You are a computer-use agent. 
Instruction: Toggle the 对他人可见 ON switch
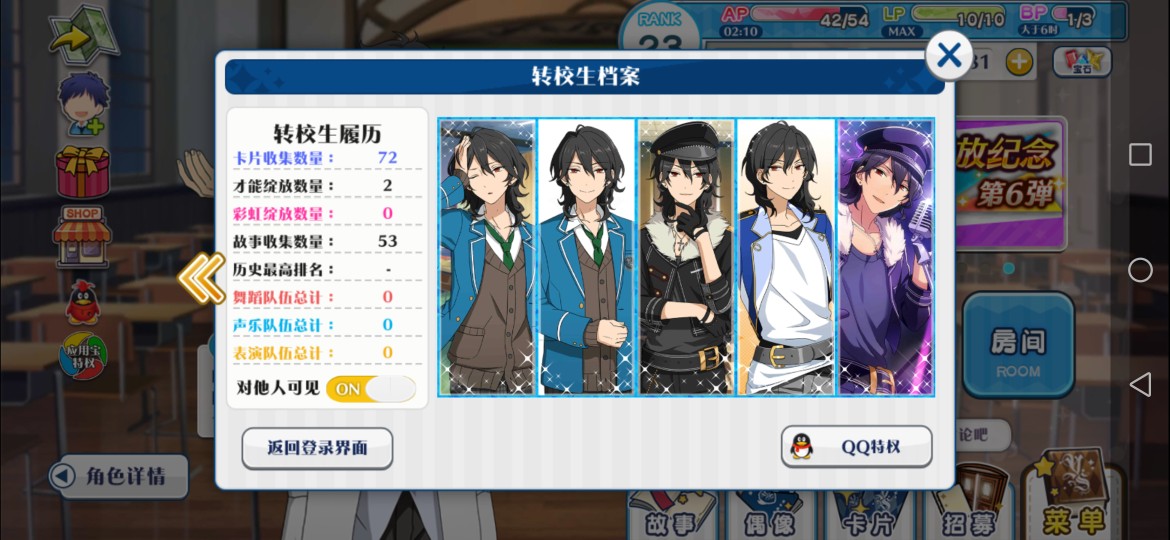(x=371, y=388)
